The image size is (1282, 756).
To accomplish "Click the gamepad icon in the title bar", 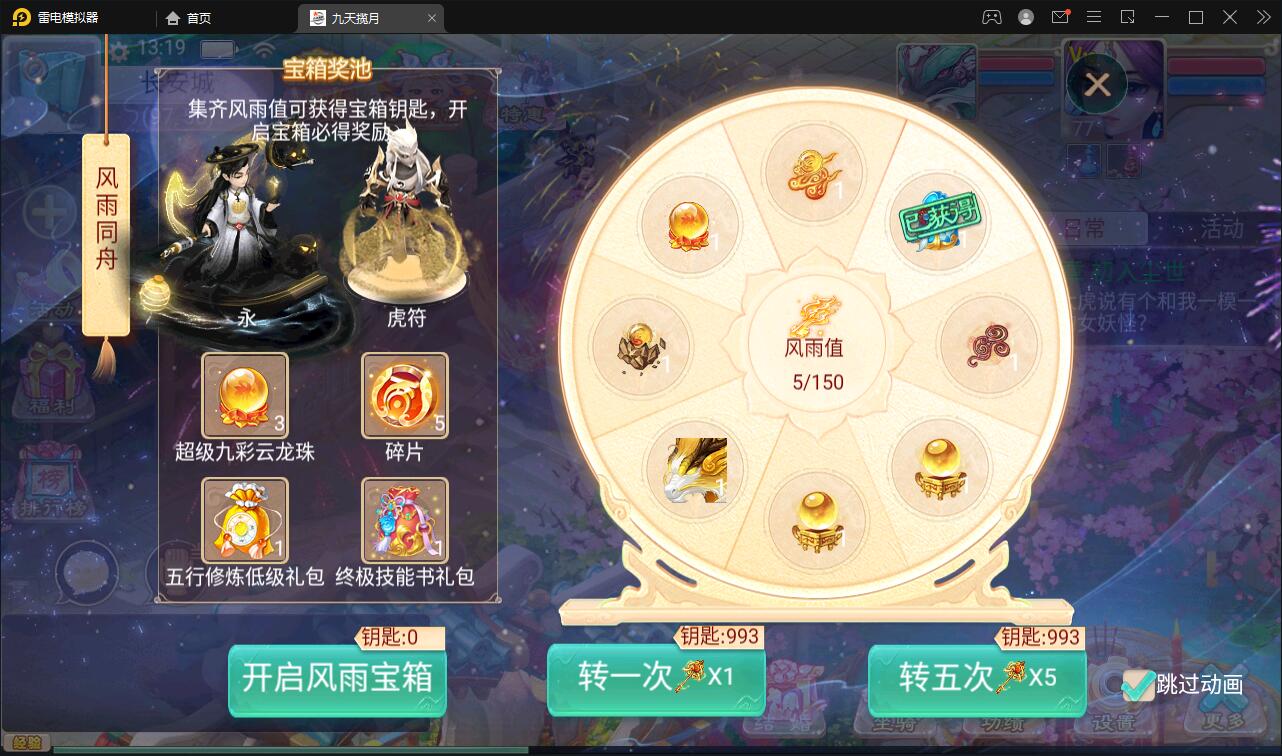I will point(990,17).
